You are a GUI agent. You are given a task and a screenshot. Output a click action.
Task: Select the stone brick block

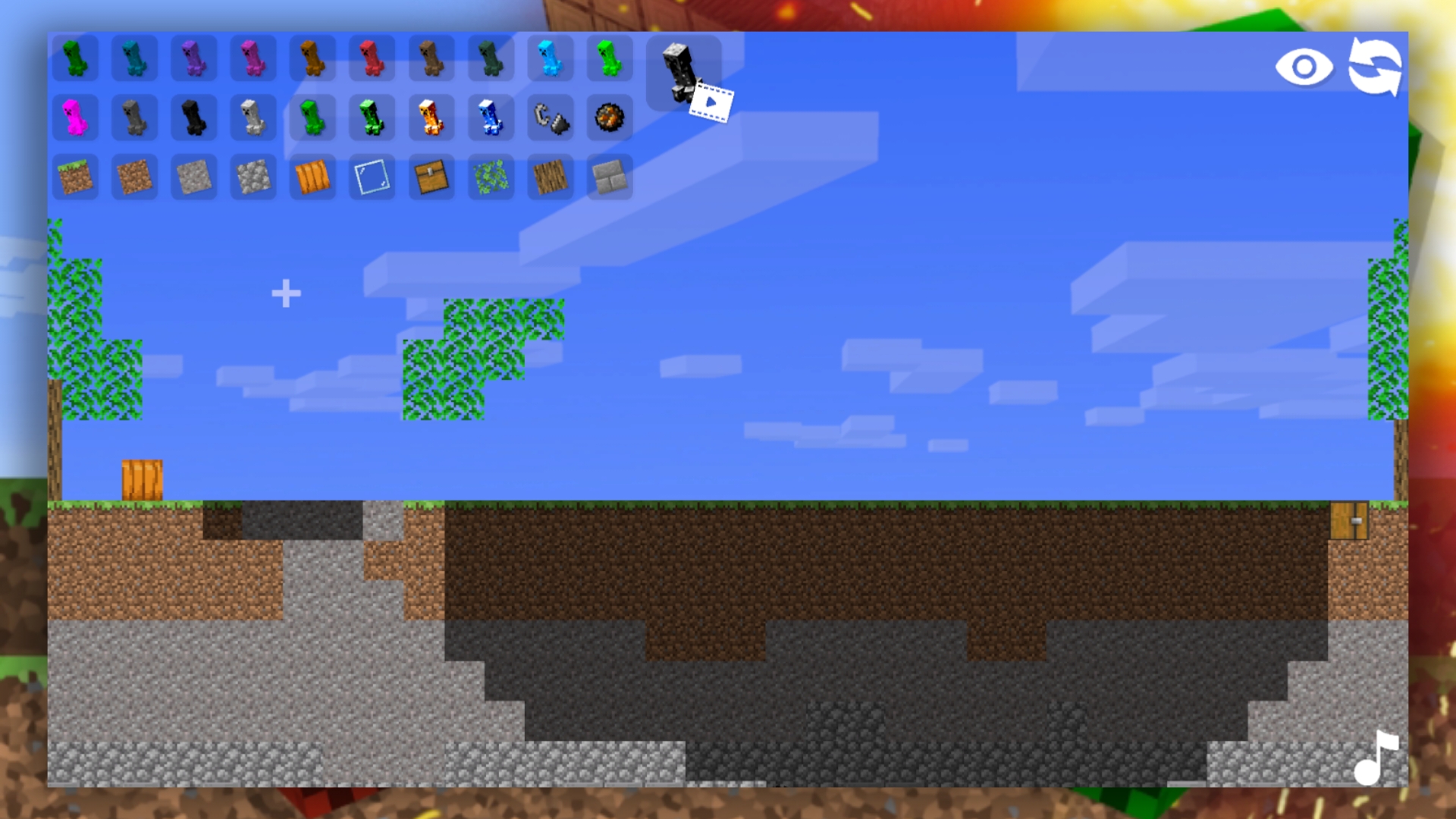609,177
